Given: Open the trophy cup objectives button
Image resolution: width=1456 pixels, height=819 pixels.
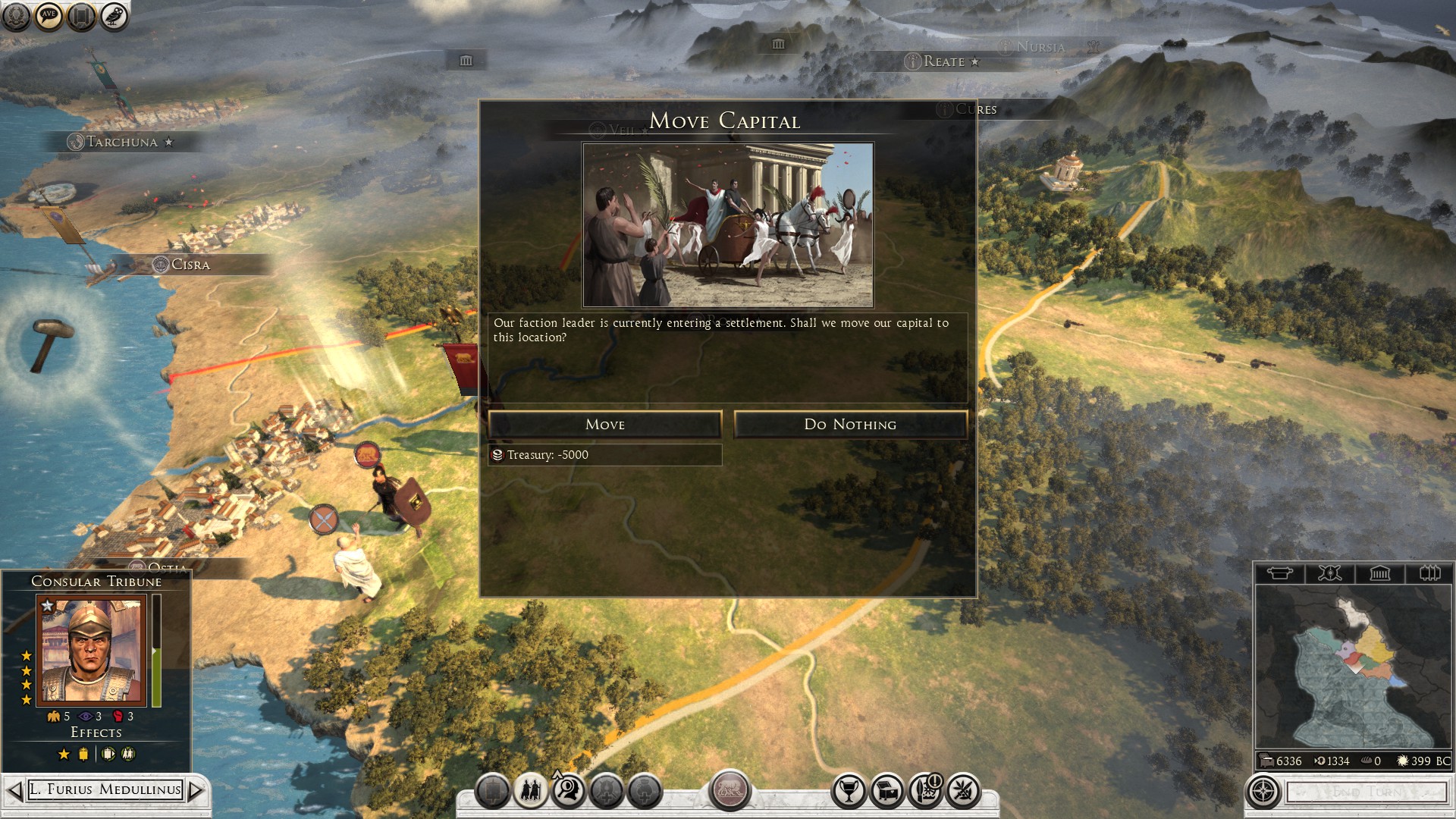Looking at the screenshot, I should (849, 792).
